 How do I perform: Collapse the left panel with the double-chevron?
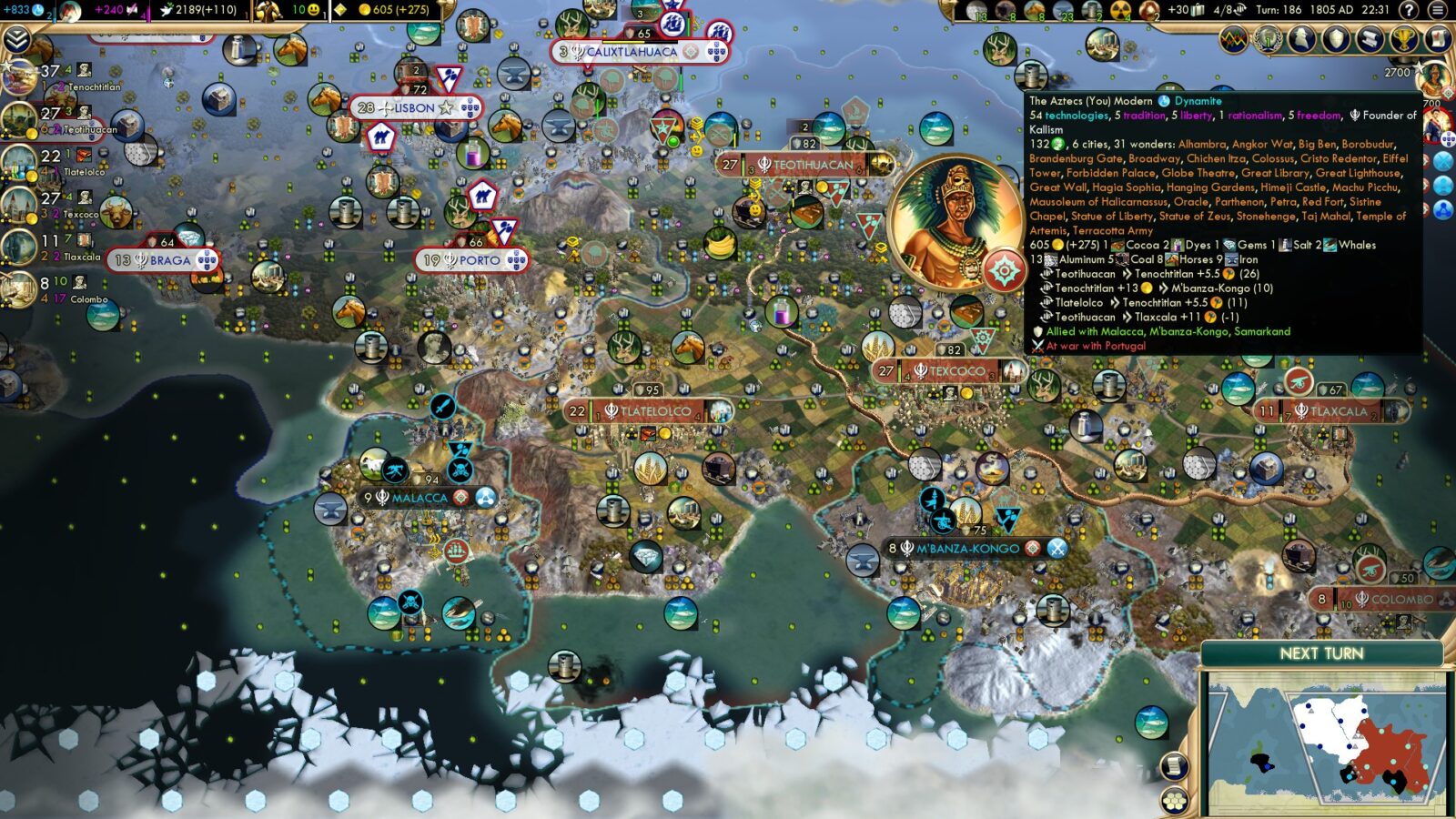tap(16, 39)
